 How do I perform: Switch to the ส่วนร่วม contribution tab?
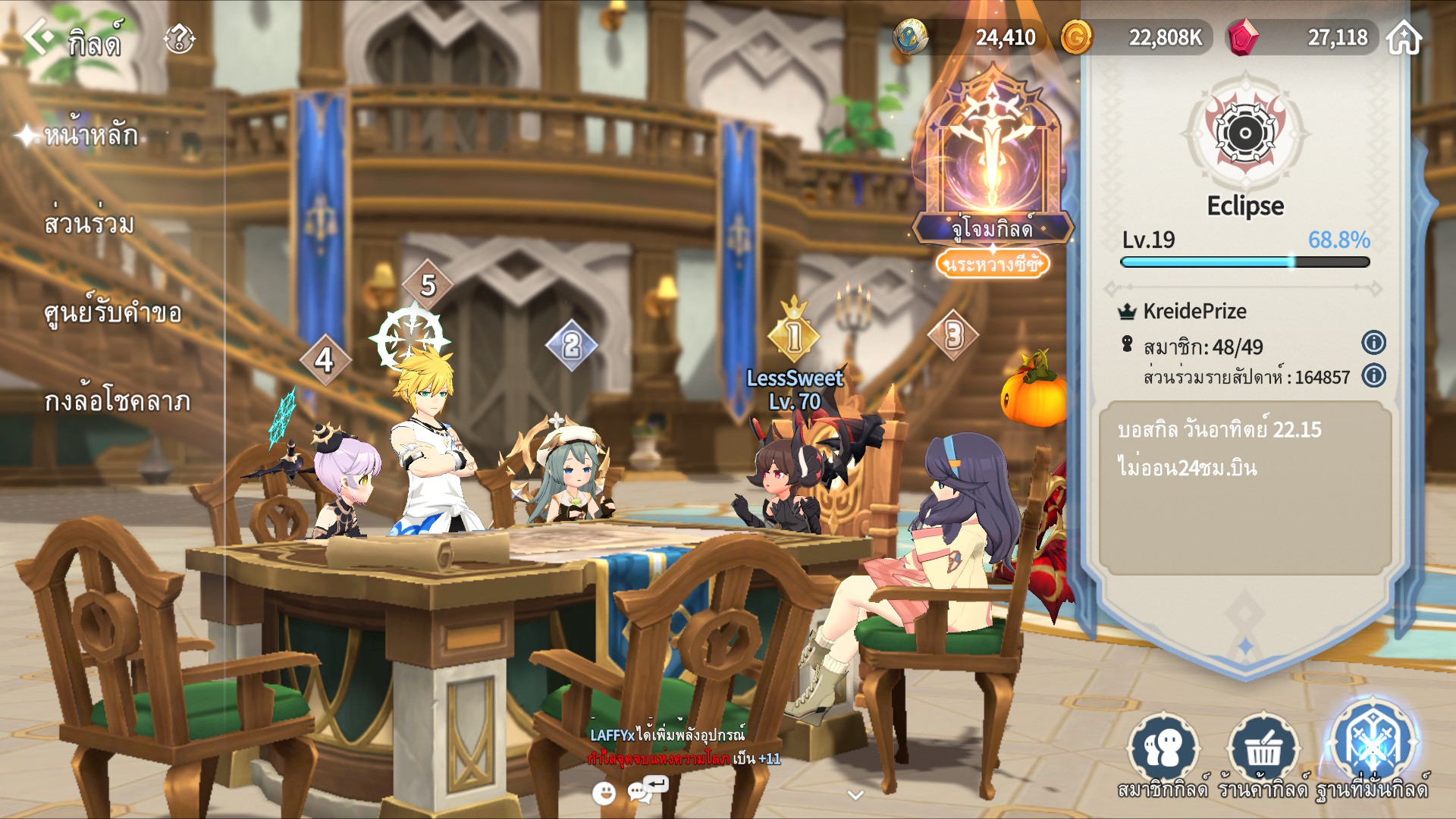point(89,224)
